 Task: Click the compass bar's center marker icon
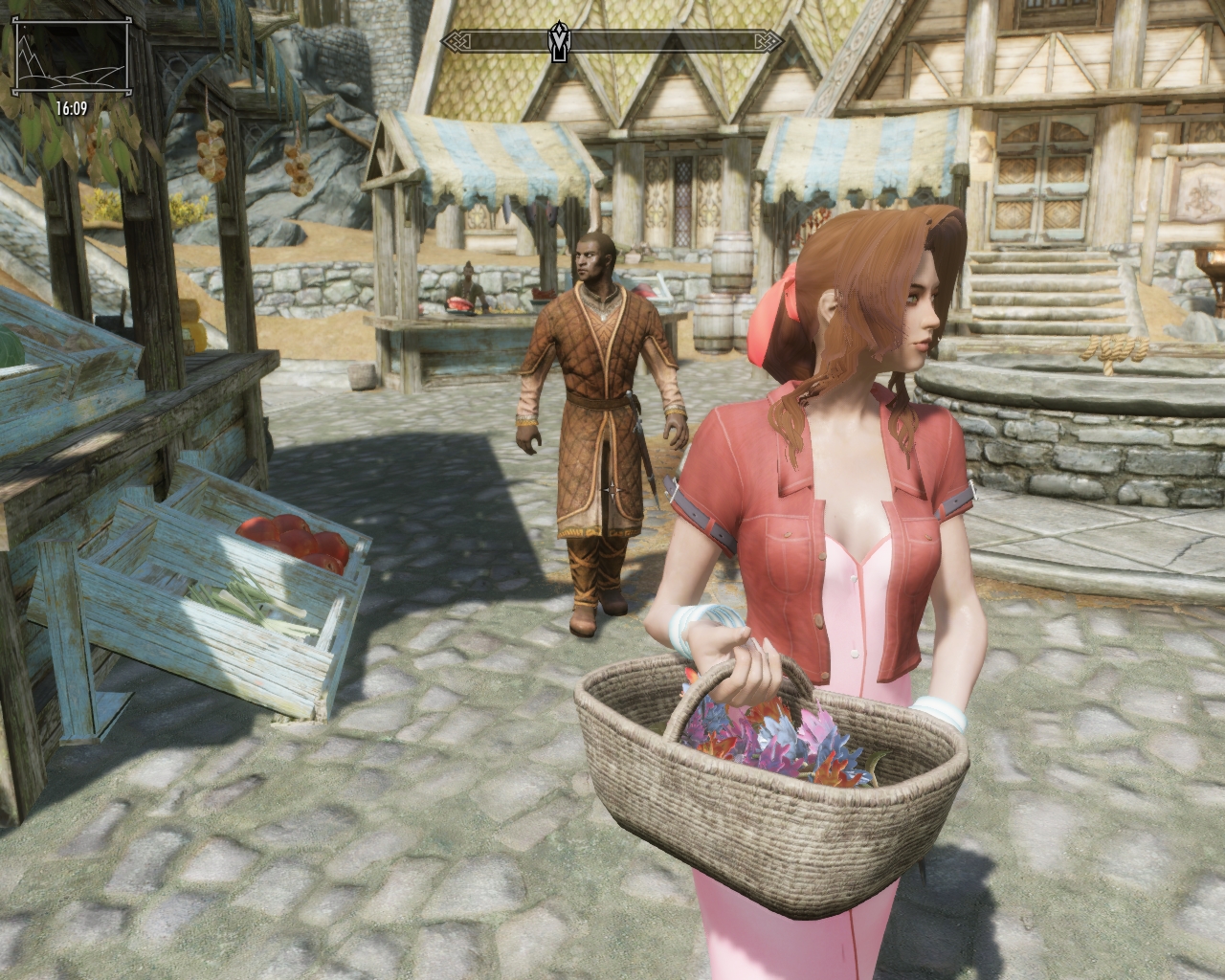[559, 41]
